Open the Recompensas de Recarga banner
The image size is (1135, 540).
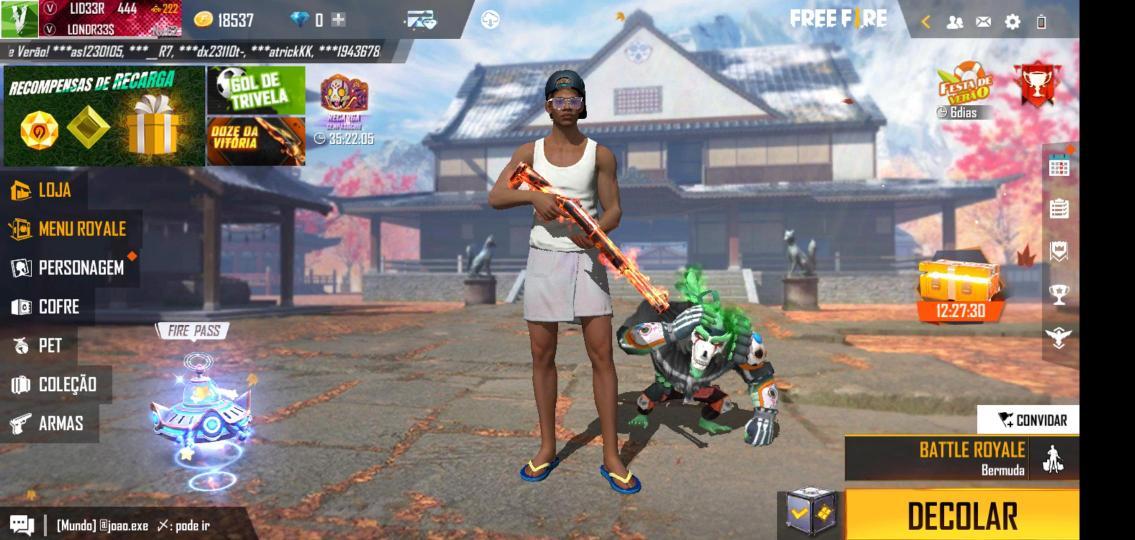[103, 116]
